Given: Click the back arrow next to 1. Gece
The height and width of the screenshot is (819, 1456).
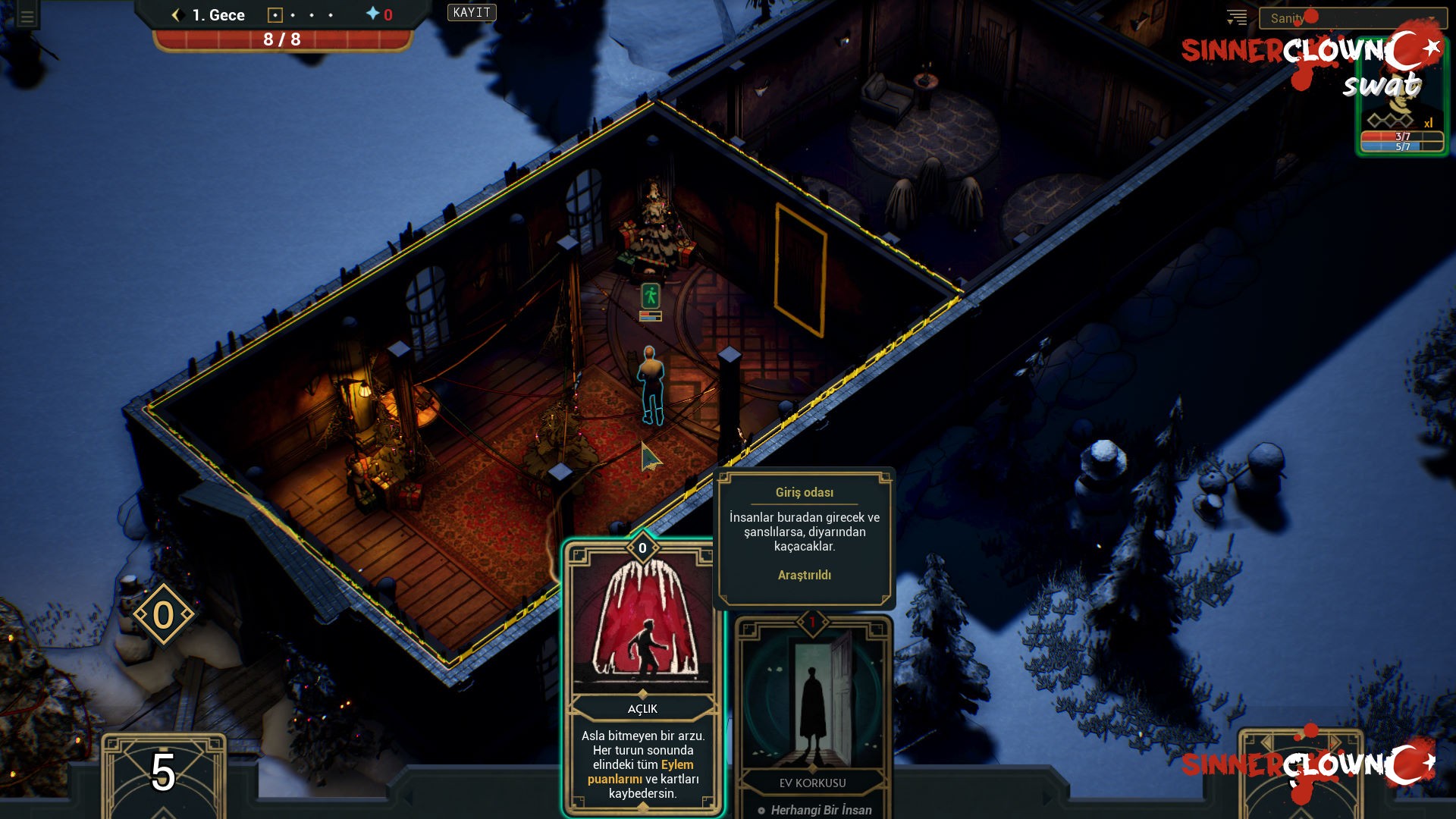Looking at the screenshot, I should point(177,14).
